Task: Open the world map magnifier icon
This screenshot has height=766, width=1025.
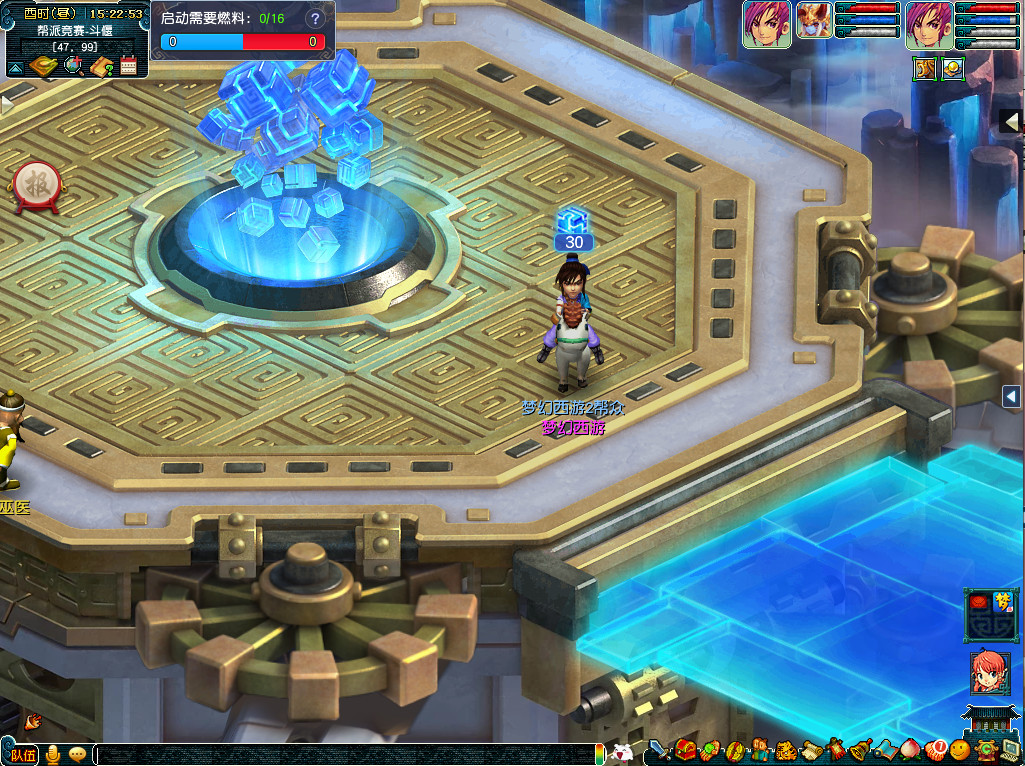Action: (x=72, y=66)
